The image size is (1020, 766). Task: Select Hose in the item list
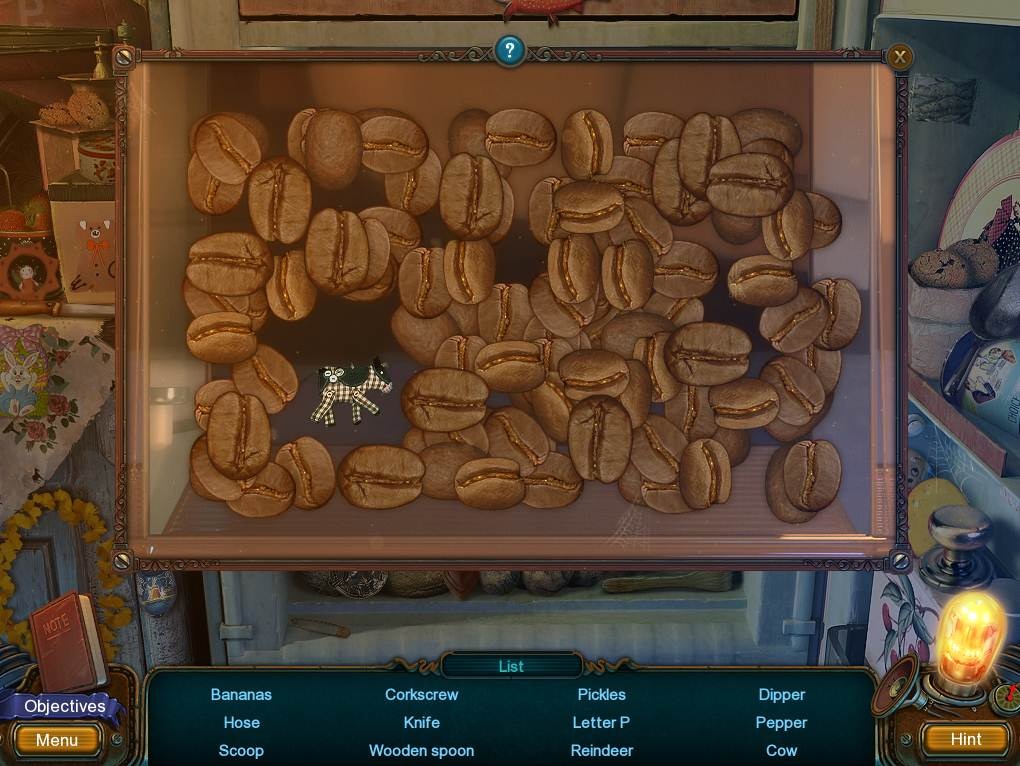pos(241,722)
